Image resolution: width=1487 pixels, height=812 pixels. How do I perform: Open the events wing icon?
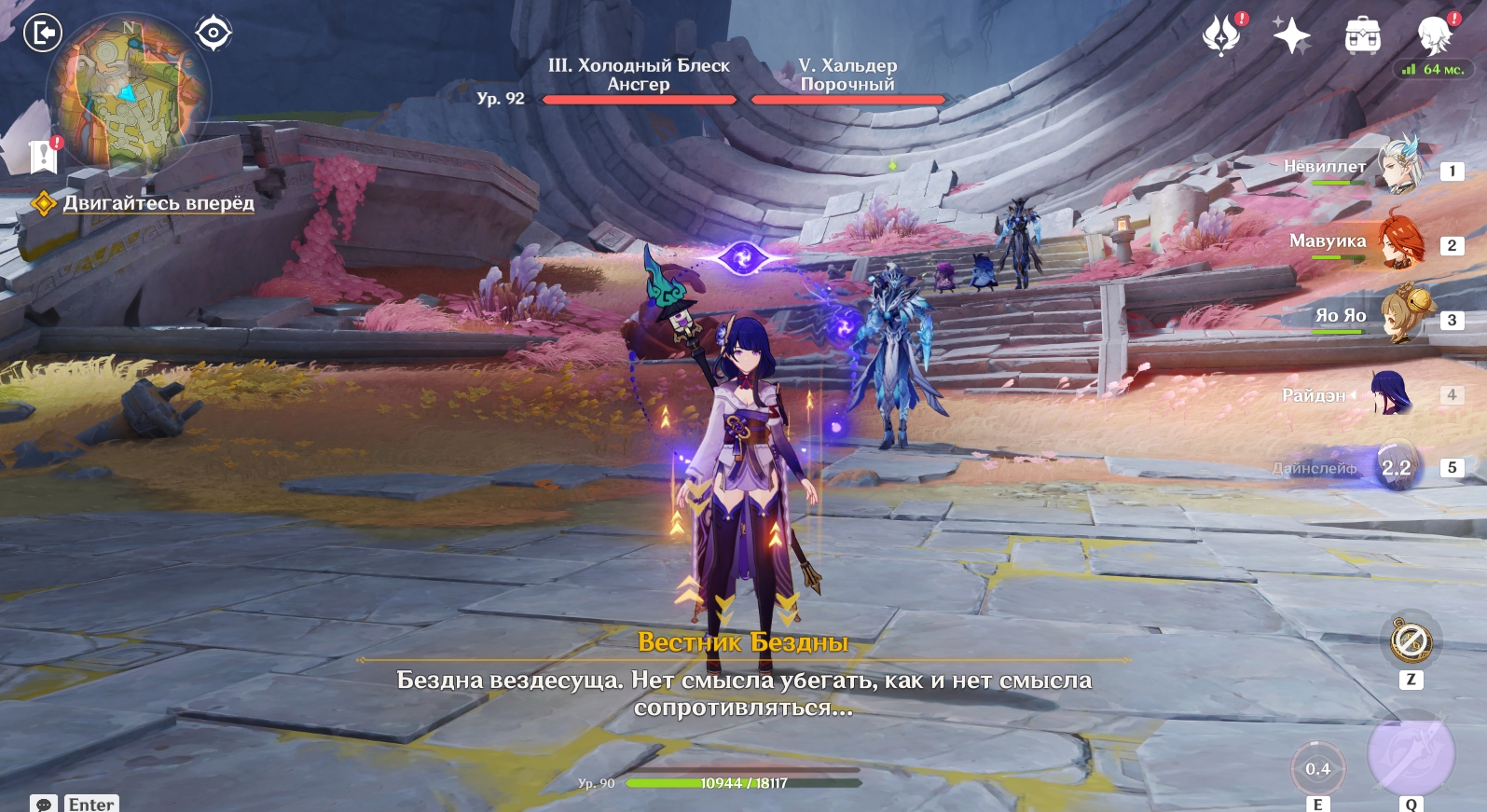pyautogui.click(x=1221, y=36)
